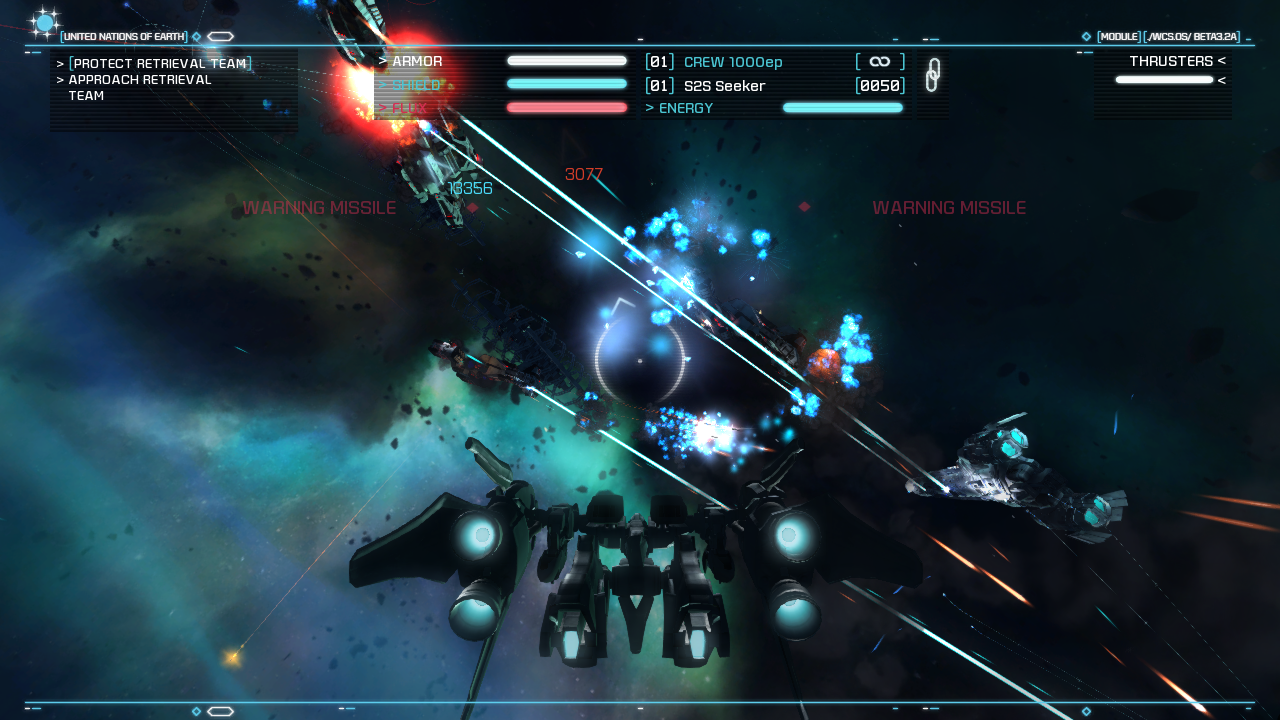The height and width of the screenshot is (720, 1280).
Task: Click the capsule icon next to the faction name
Action: (x=220, y=35)
